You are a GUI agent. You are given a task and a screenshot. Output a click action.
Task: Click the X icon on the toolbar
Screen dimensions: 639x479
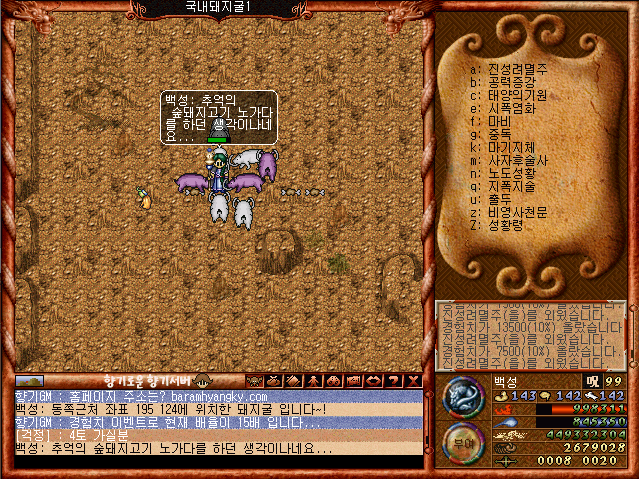point(413,380)
